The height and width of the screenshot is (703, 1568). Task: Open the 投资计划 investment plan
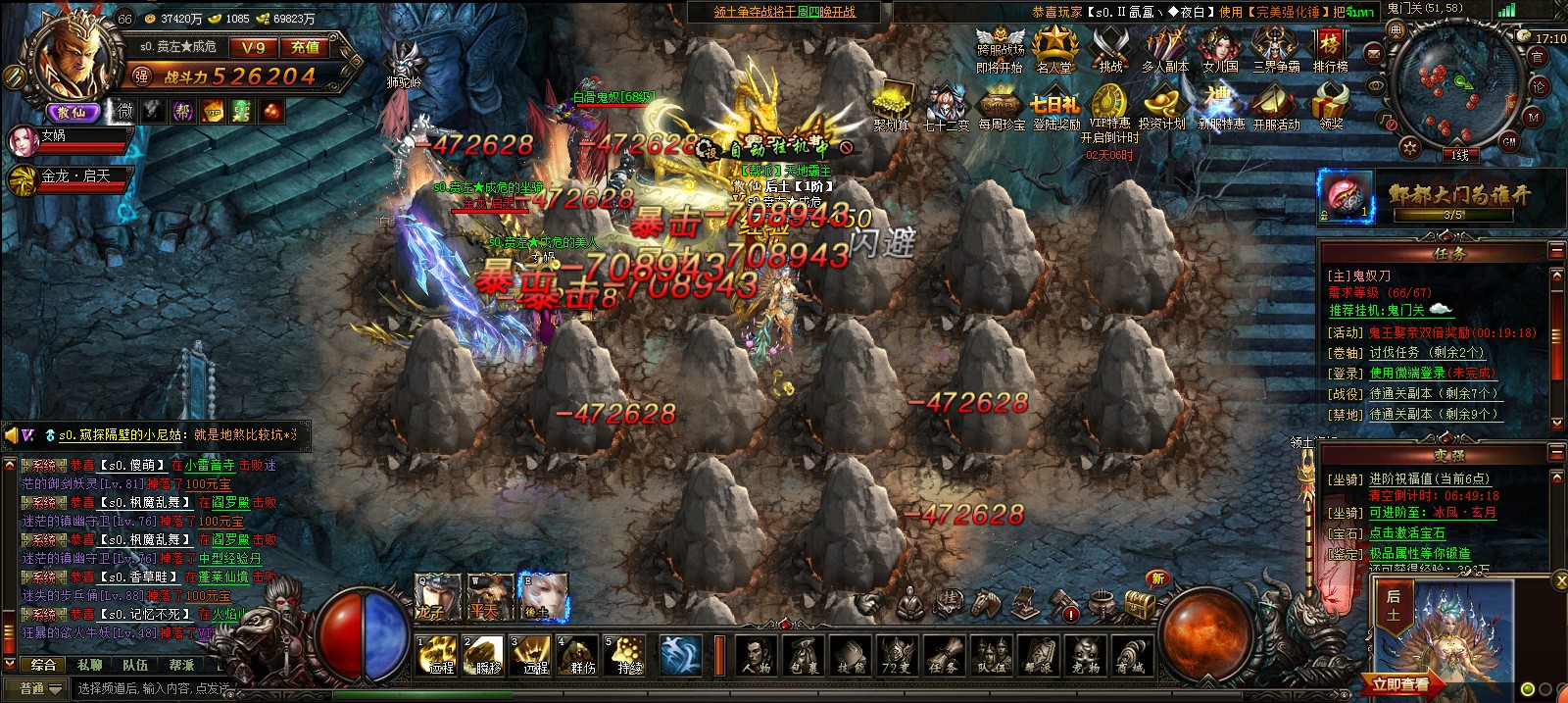pyautogui.click(x=1162, y=107)
